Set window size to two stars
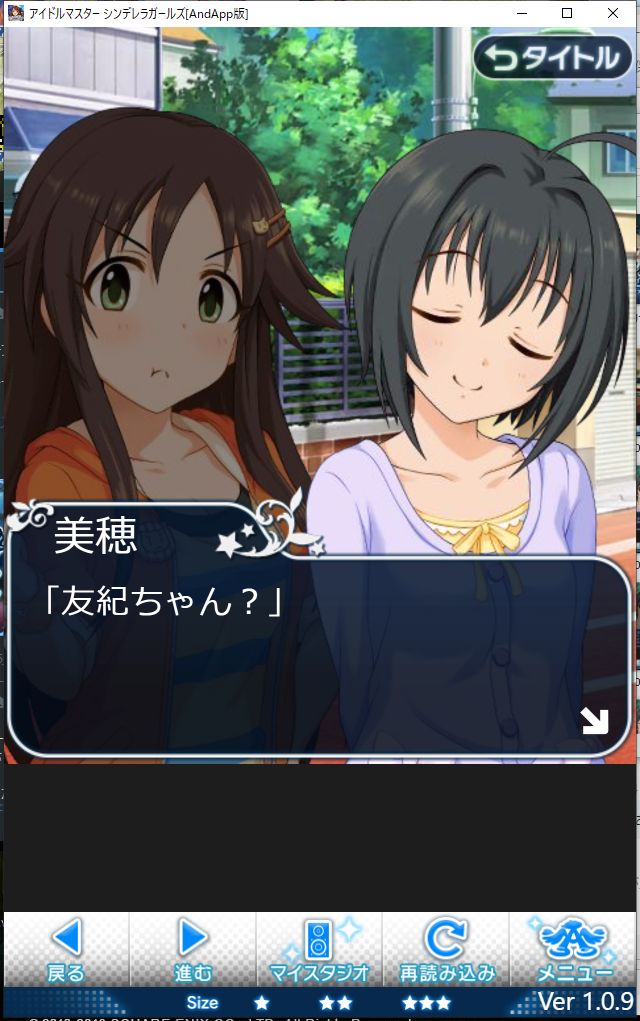Screen dimensions: 640x1021 (336, 1002)
